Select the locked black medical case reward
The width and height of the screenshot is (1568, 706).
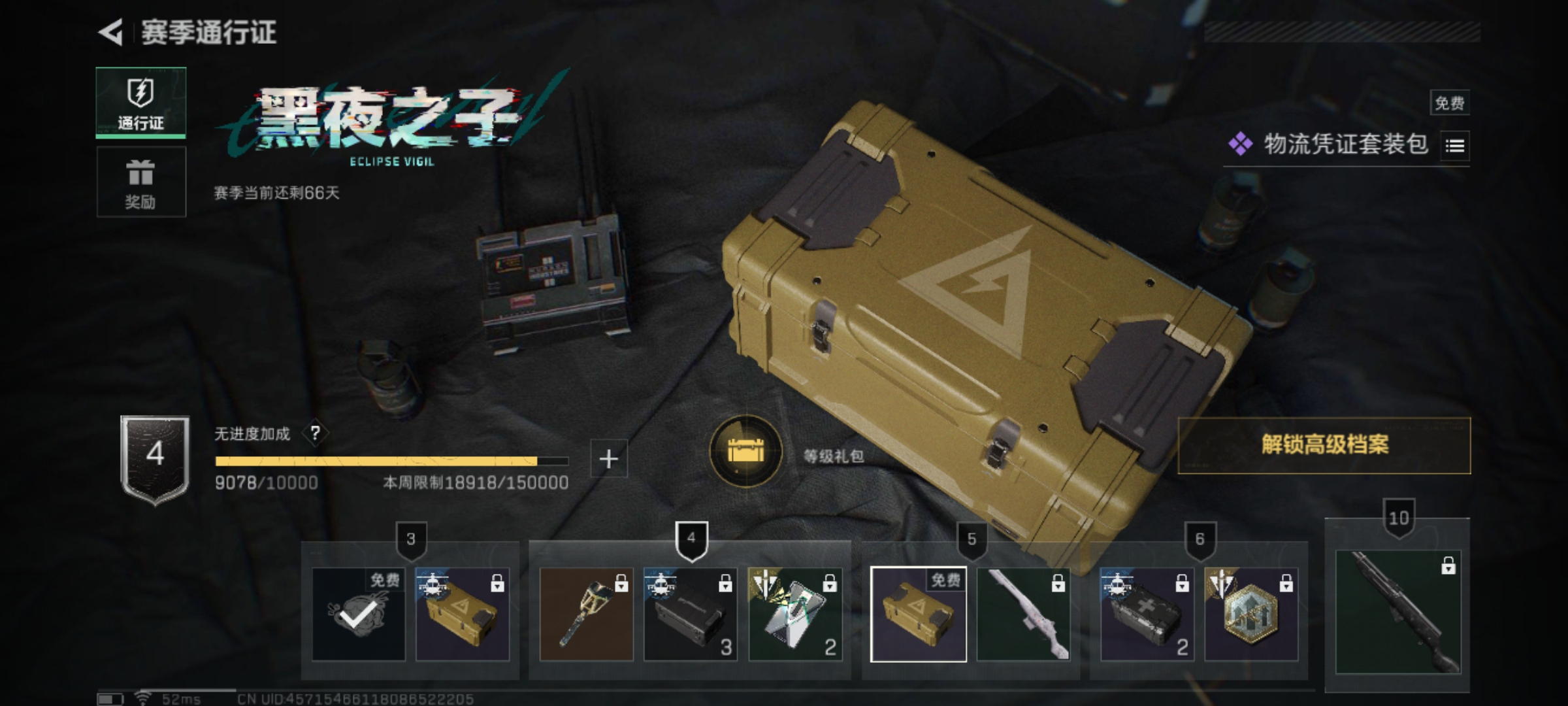point(1147,614)
